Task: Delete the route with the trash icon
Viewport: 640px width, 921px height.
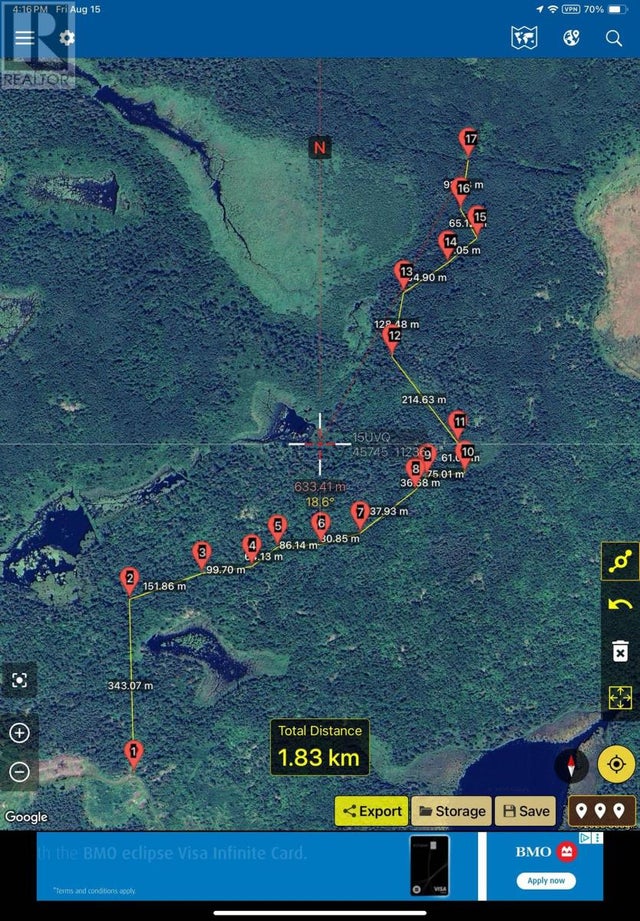Action: [620, 652]
